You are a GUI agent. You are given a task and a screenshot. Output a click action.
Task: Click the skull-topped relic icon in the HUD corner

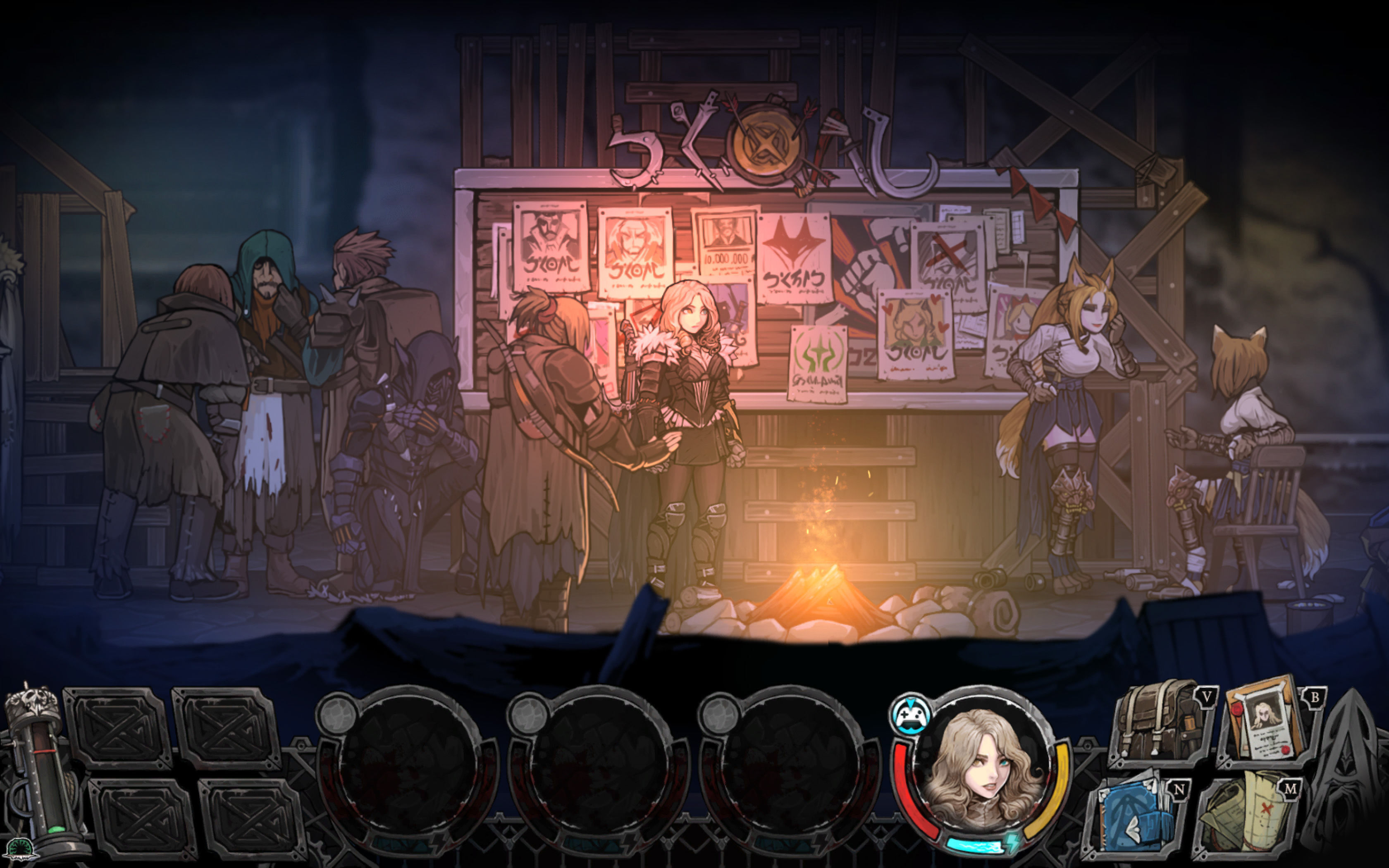[31, 701]
